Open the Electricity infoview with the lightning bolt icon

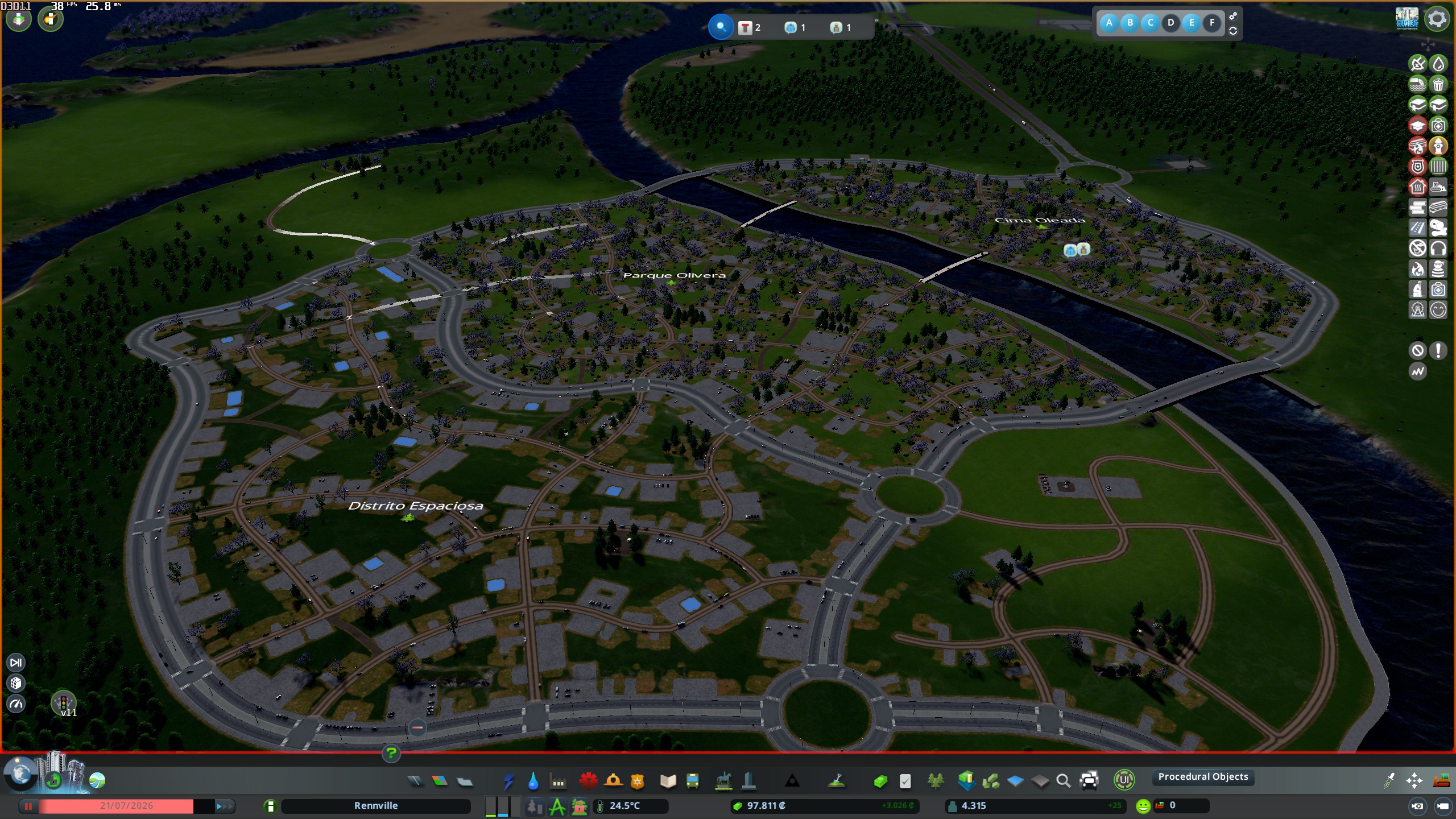point(509,781)
